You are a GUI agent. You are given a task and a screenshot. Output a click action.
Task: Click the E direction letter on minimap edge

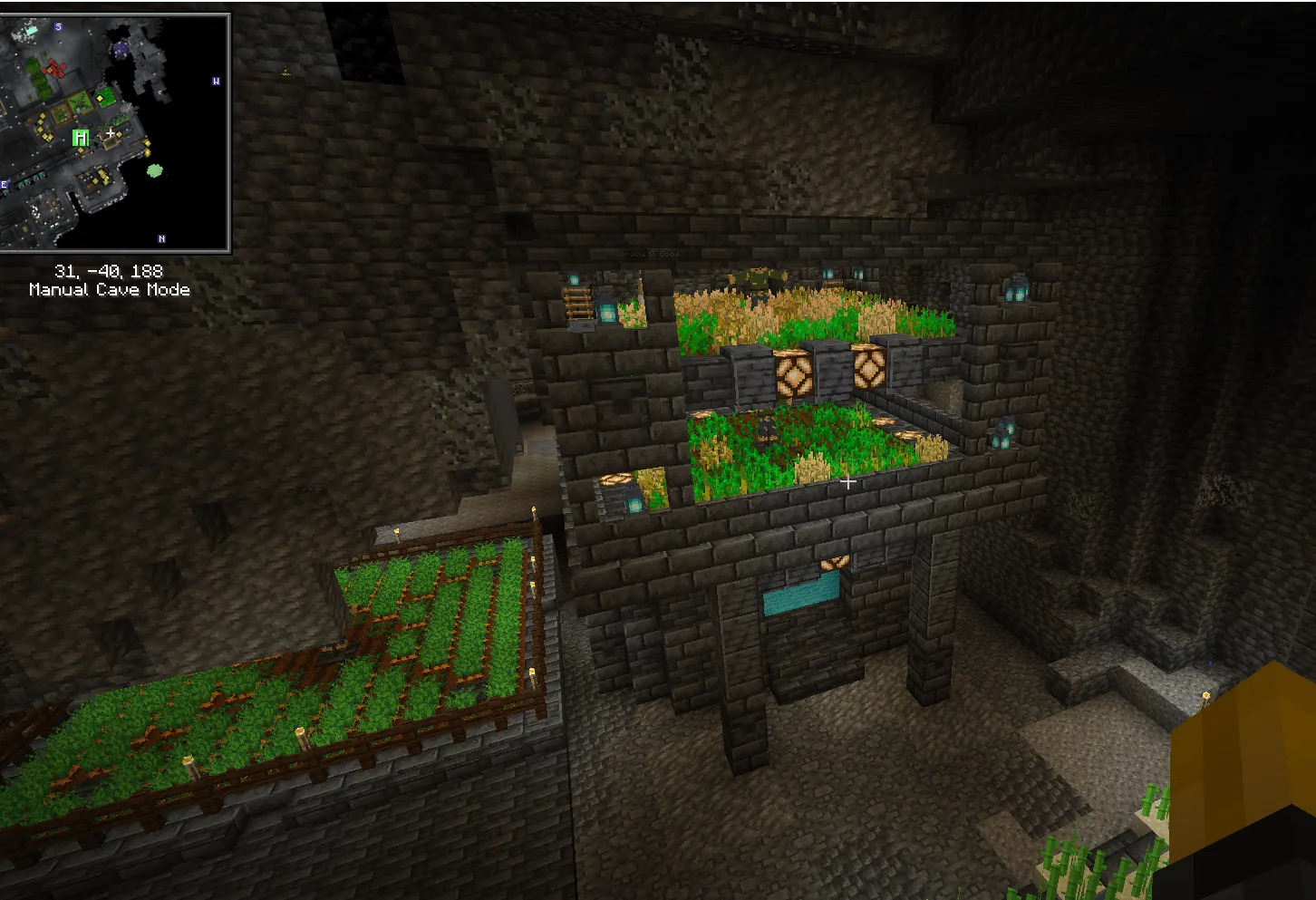click(x=4, y=183)
